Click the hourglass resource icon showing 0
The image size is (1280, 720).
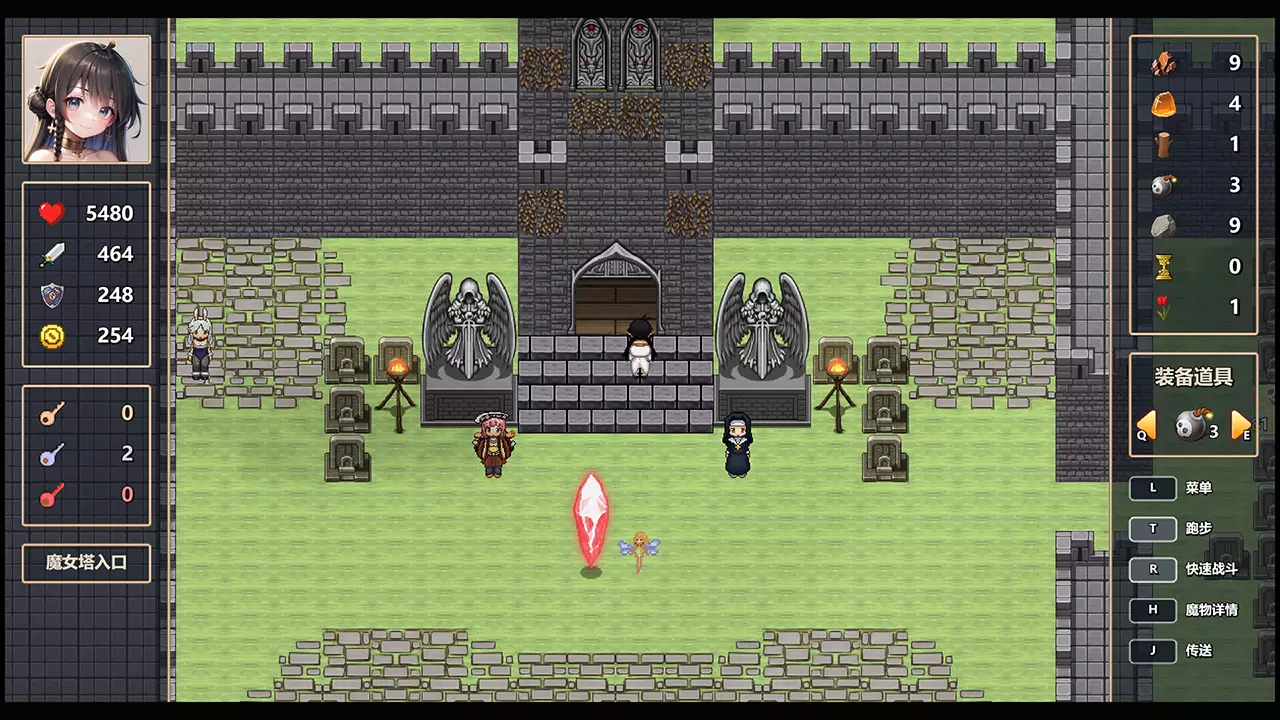point(1165,266)
